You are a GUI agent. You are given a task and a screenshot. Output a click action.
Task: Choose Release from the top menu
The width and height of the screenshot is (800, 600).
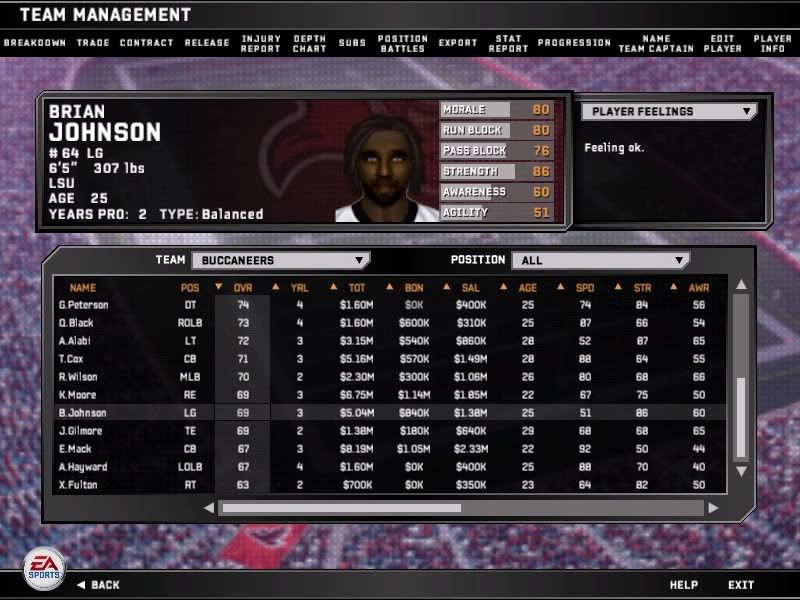tap(207, 43)
